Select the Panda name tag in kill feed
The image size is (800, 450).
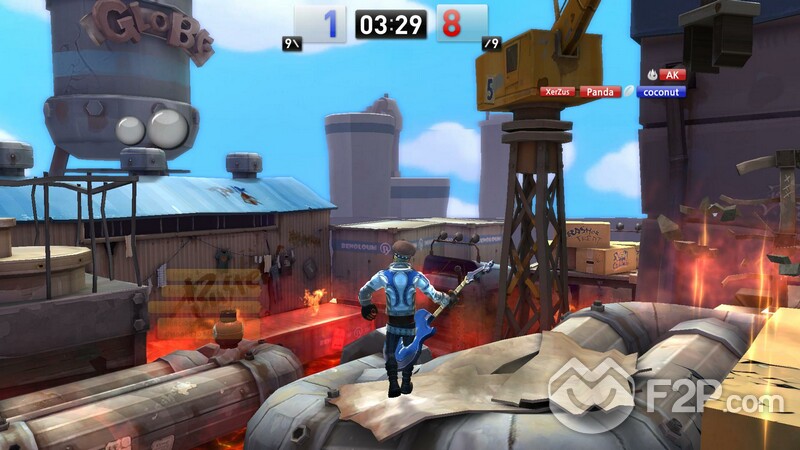point(599,91)
